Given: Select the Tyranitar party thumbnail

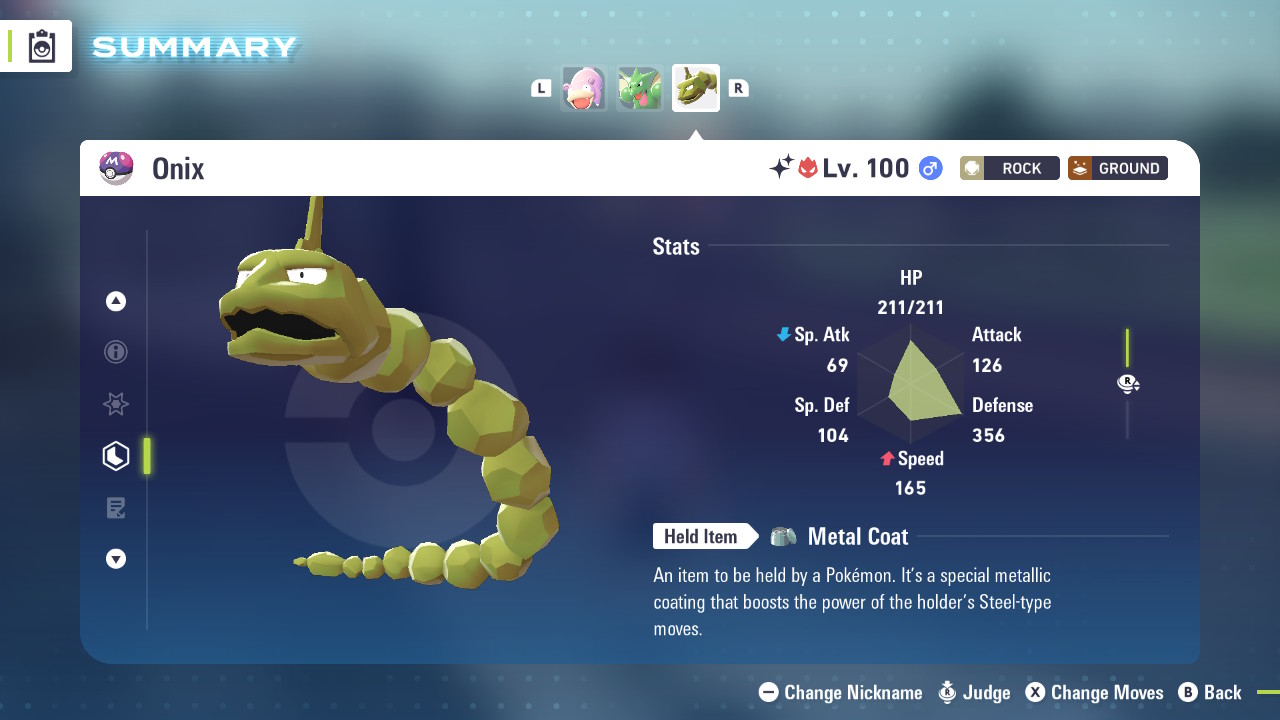Looking at the screenshot, I should (x=639, y=88).
